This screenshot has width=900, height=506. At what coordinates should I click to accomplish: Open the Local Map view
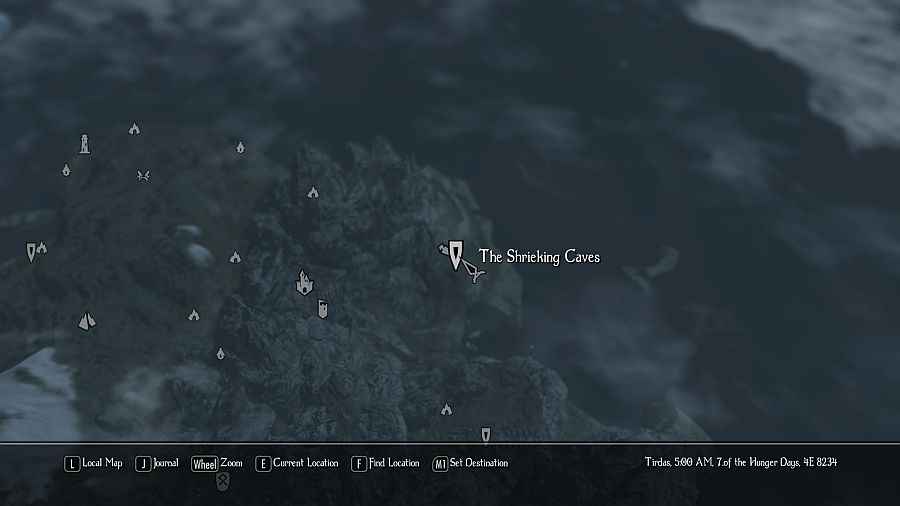93,464
